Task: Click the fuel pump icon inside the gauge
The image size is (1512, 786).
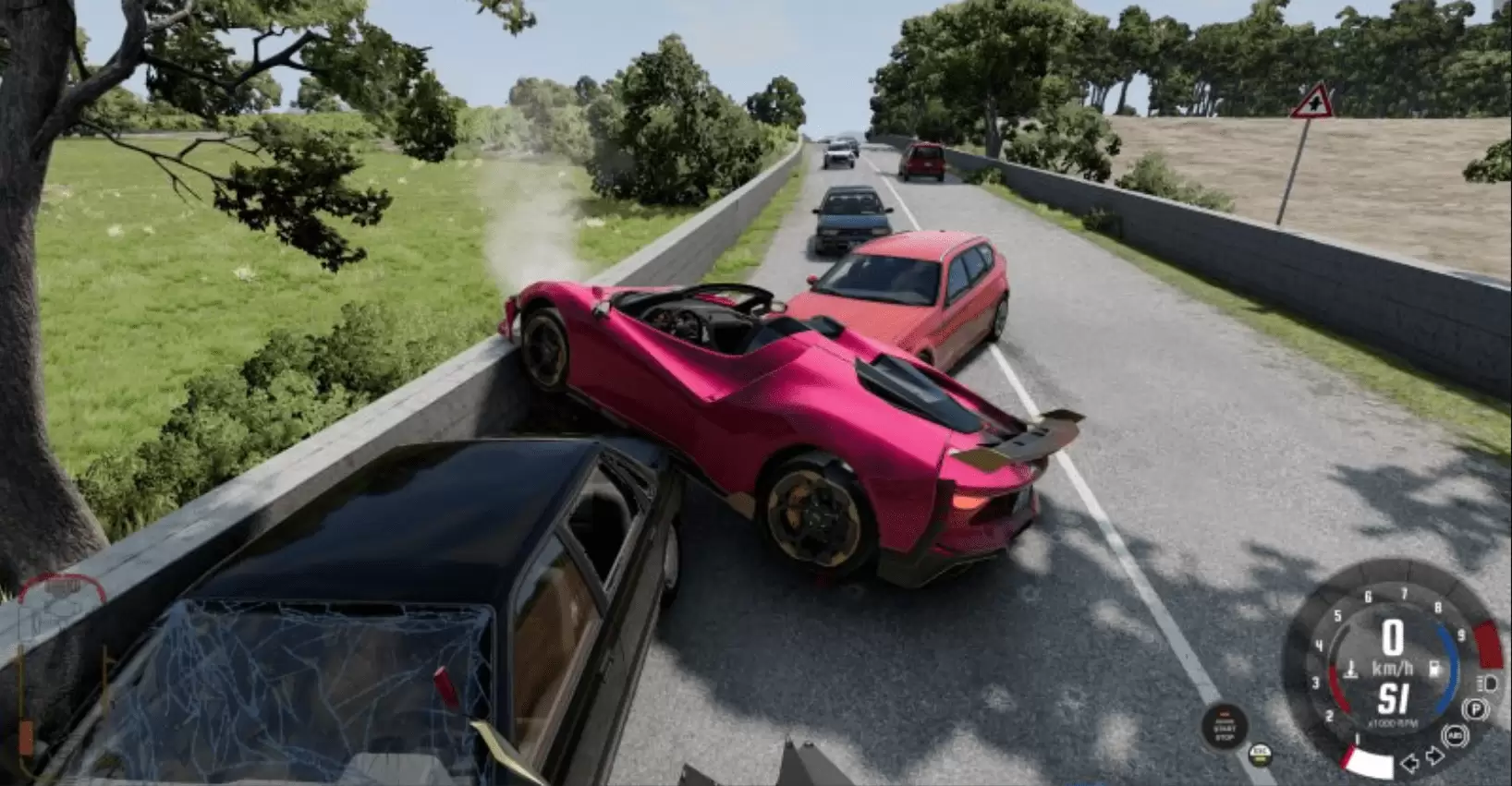Action: click(1434, 668)
